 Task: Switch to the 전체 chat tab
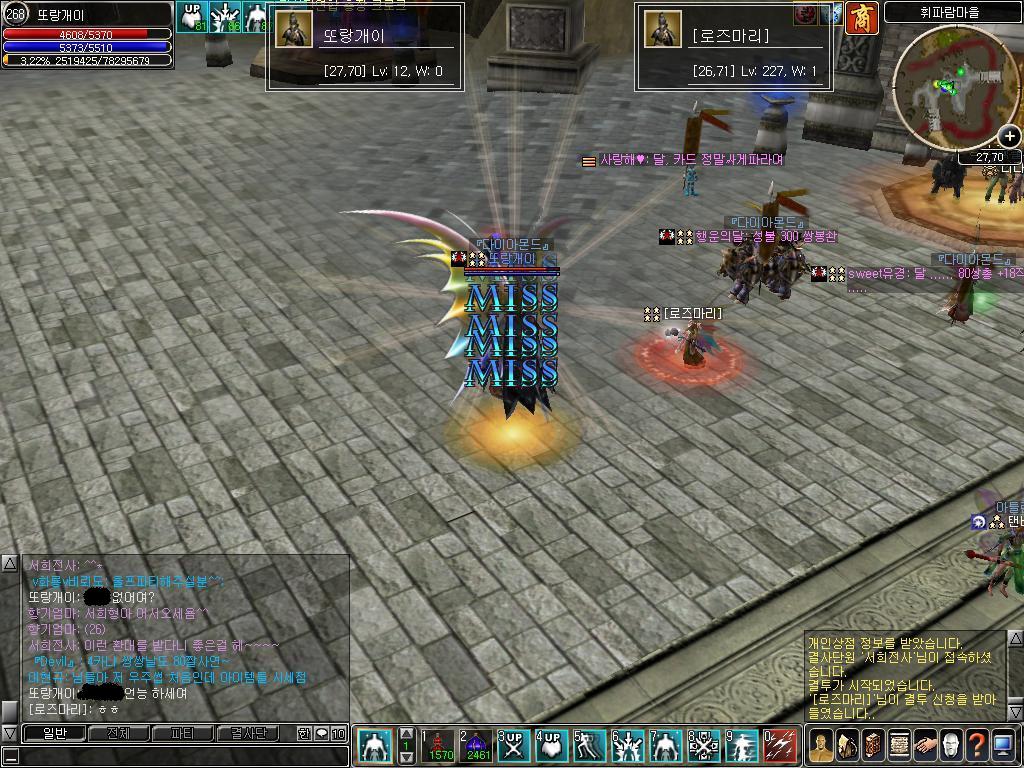(x=118, y=733)
